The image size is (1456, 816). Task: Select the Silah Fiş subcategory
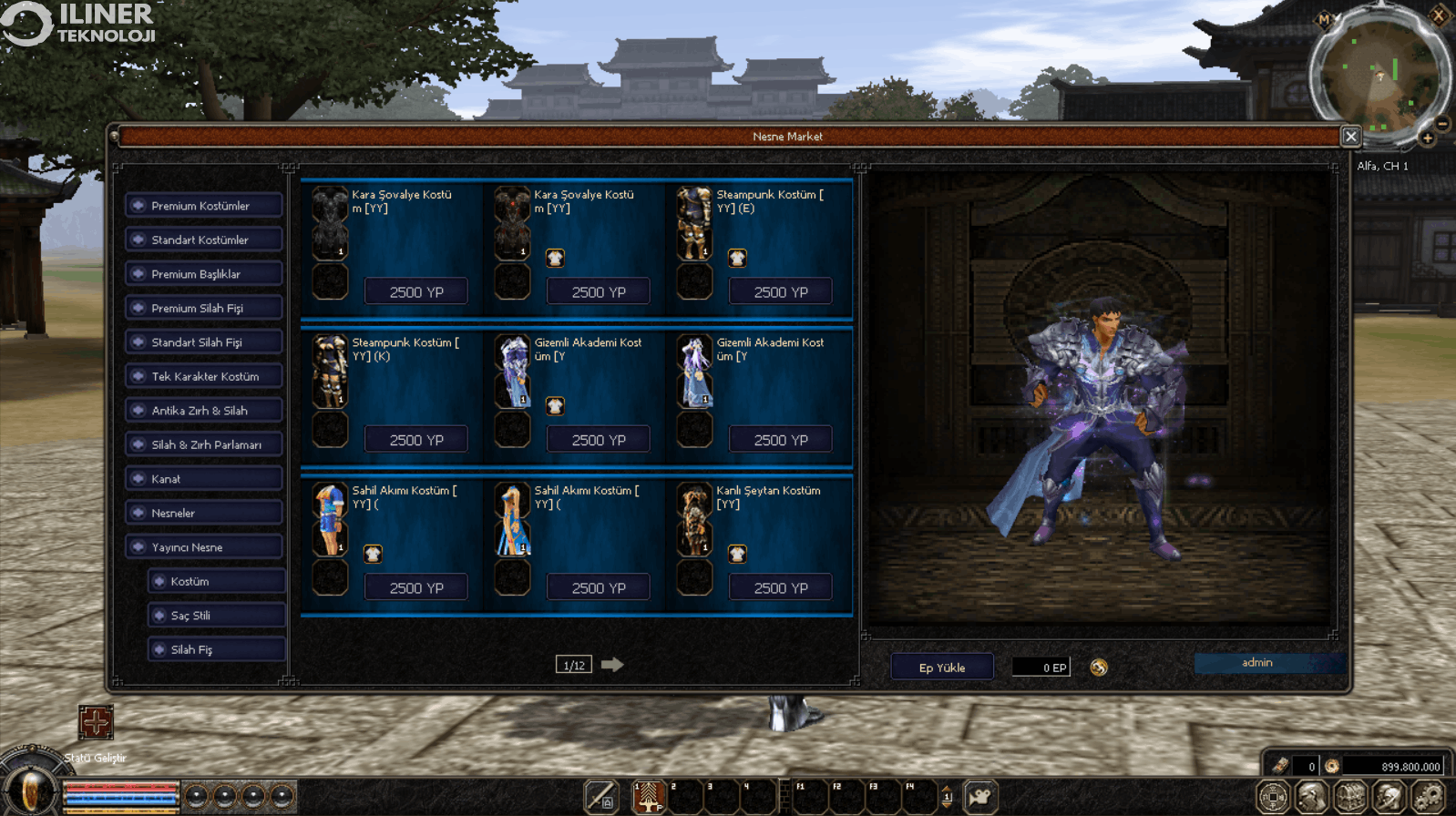pyautogui.click(x=217, y=649)
